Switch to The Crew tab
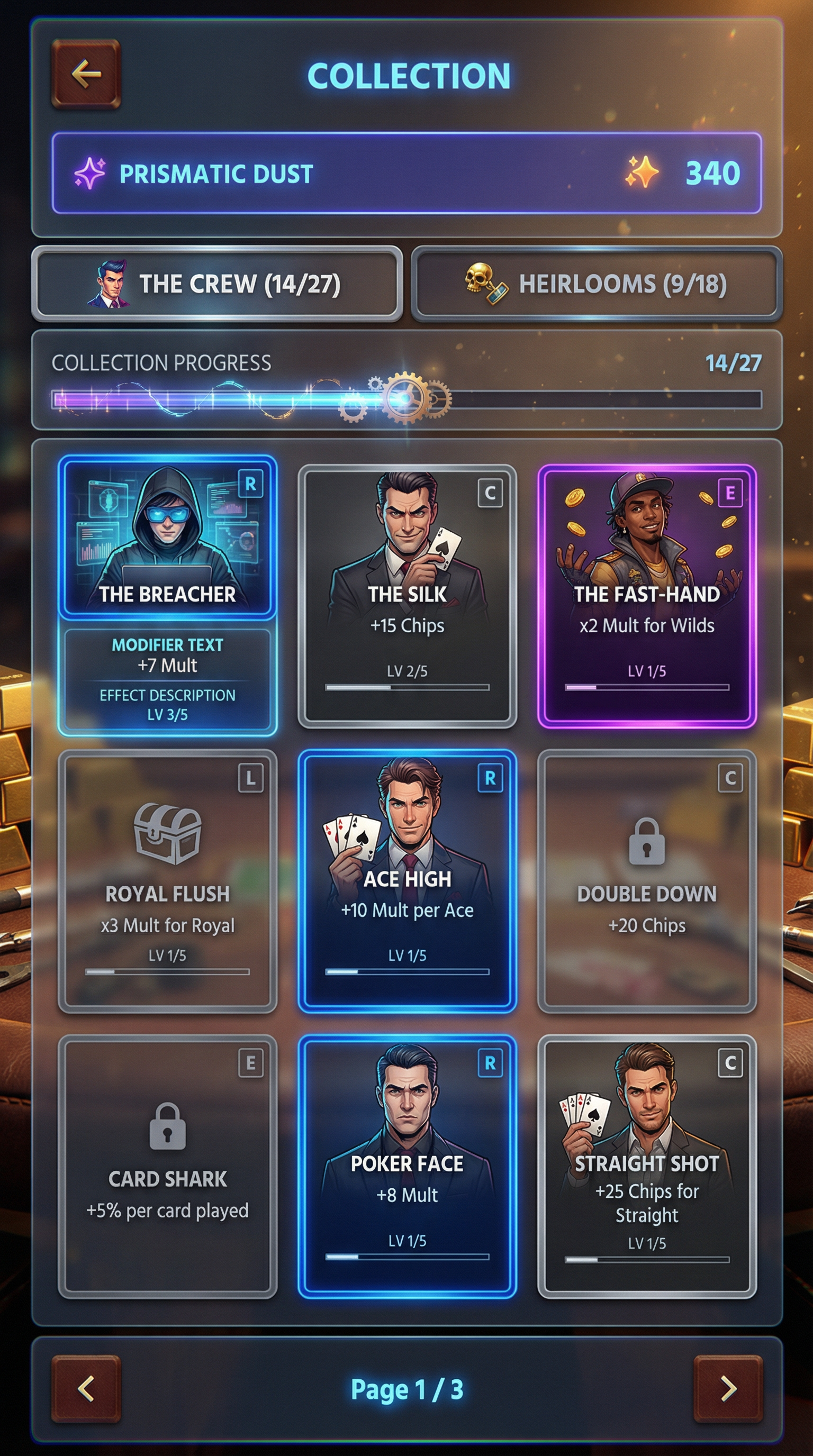The image size is (813, 1456). (x=217, y=284)
